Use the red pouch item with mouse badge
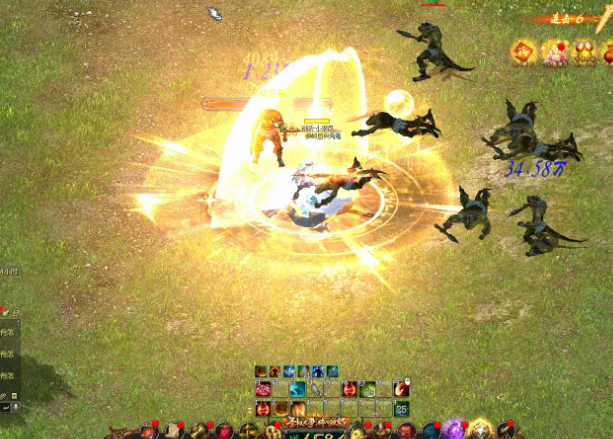 401,389
